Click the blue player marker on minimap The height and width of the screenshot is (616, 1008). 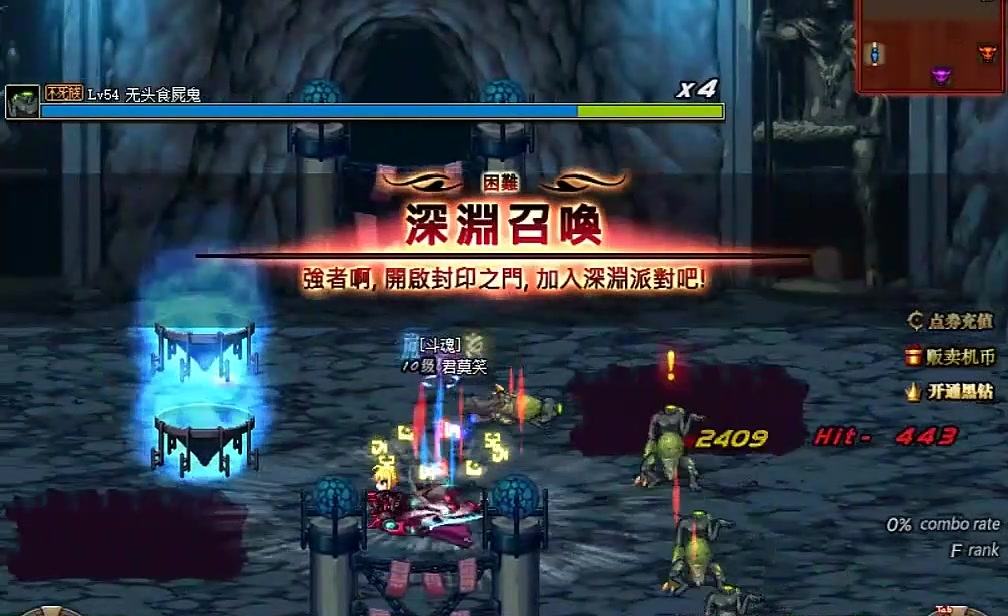[x=875, y=53]
